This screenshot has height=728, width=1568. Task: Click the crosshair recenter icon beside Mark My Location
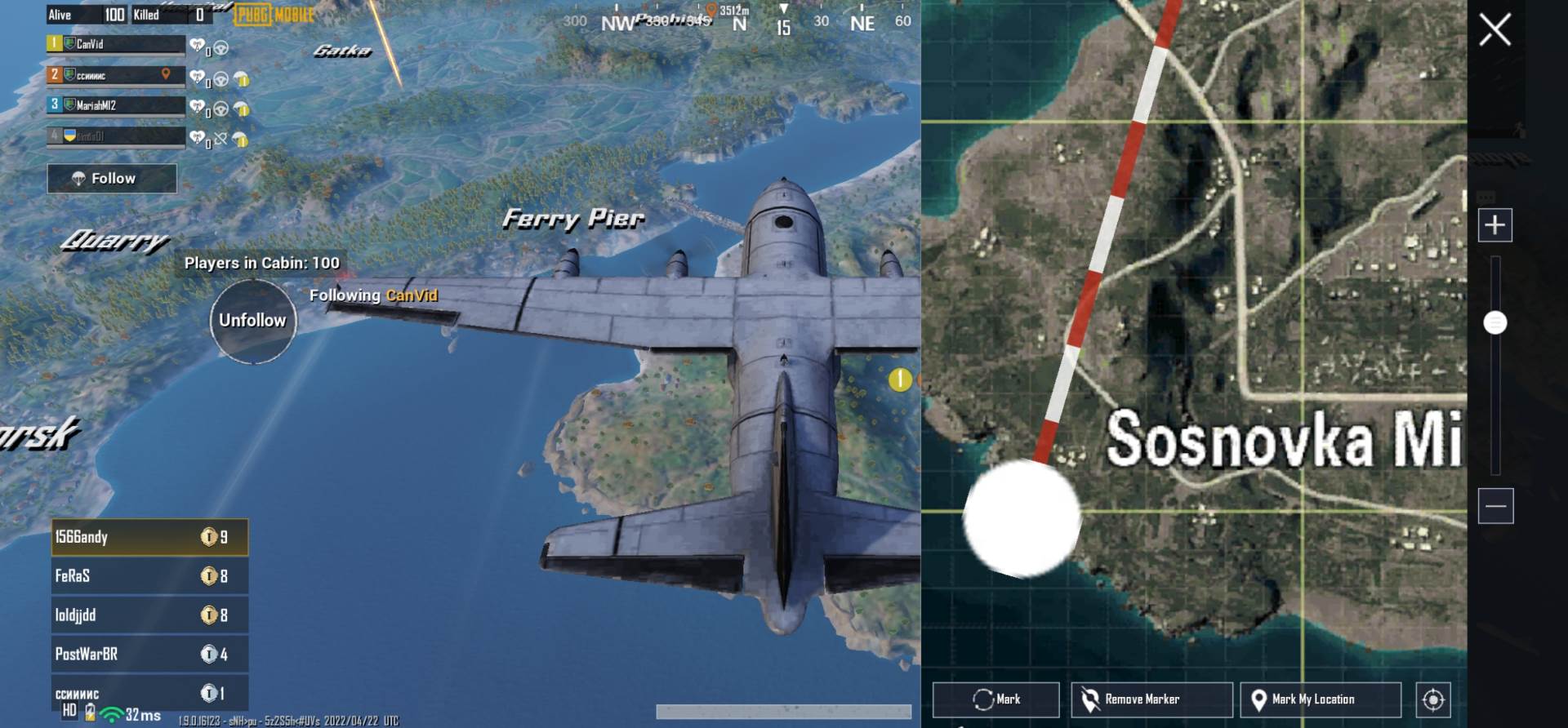[1432, 699]
